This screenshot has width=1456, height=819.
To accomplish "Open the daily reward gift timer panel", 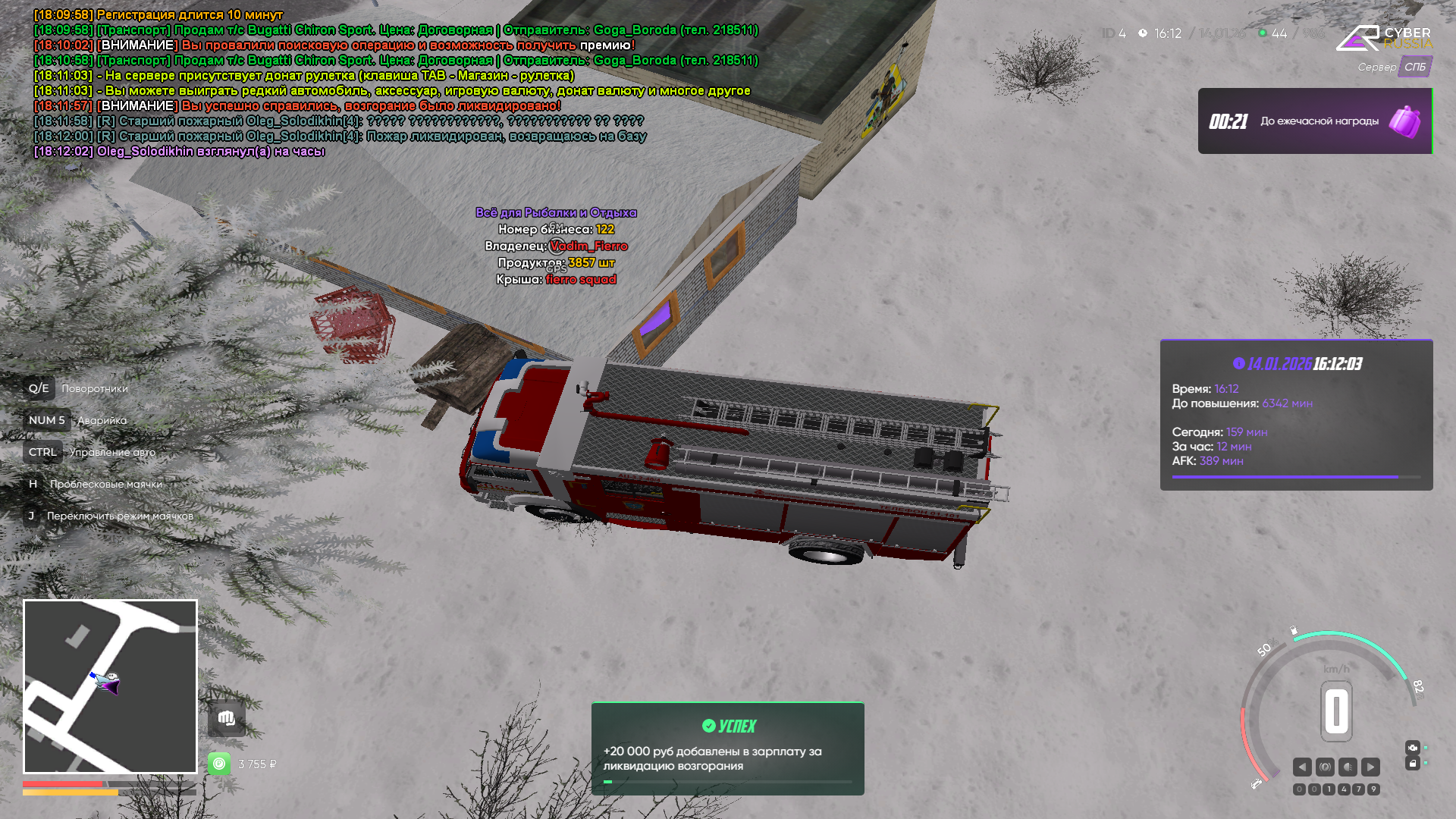I will click(x=1314, y=121).
